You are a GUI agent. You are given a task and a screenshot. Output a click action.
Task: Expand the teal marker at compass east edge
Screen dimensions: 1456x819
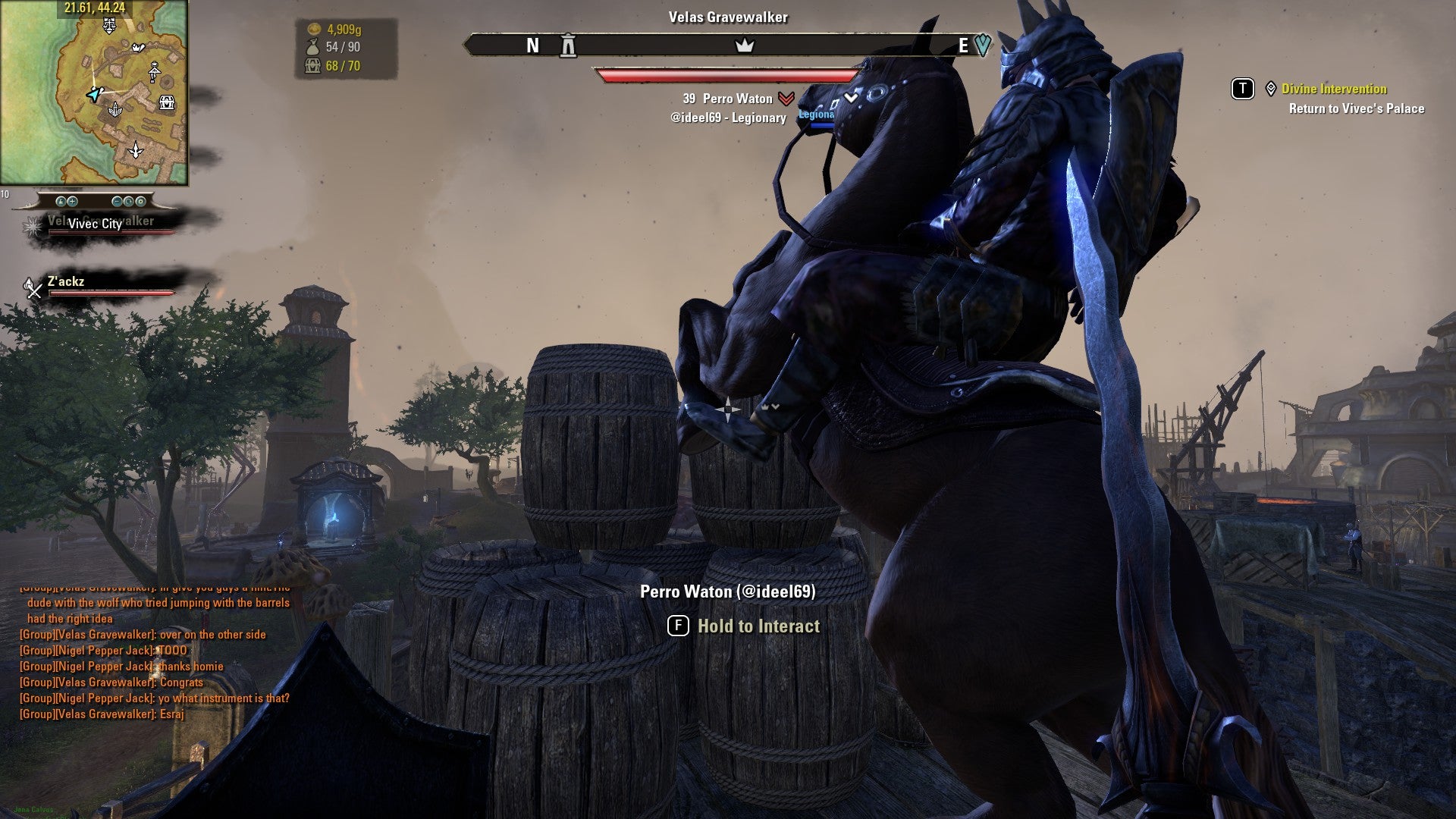[x=984, y=45]
